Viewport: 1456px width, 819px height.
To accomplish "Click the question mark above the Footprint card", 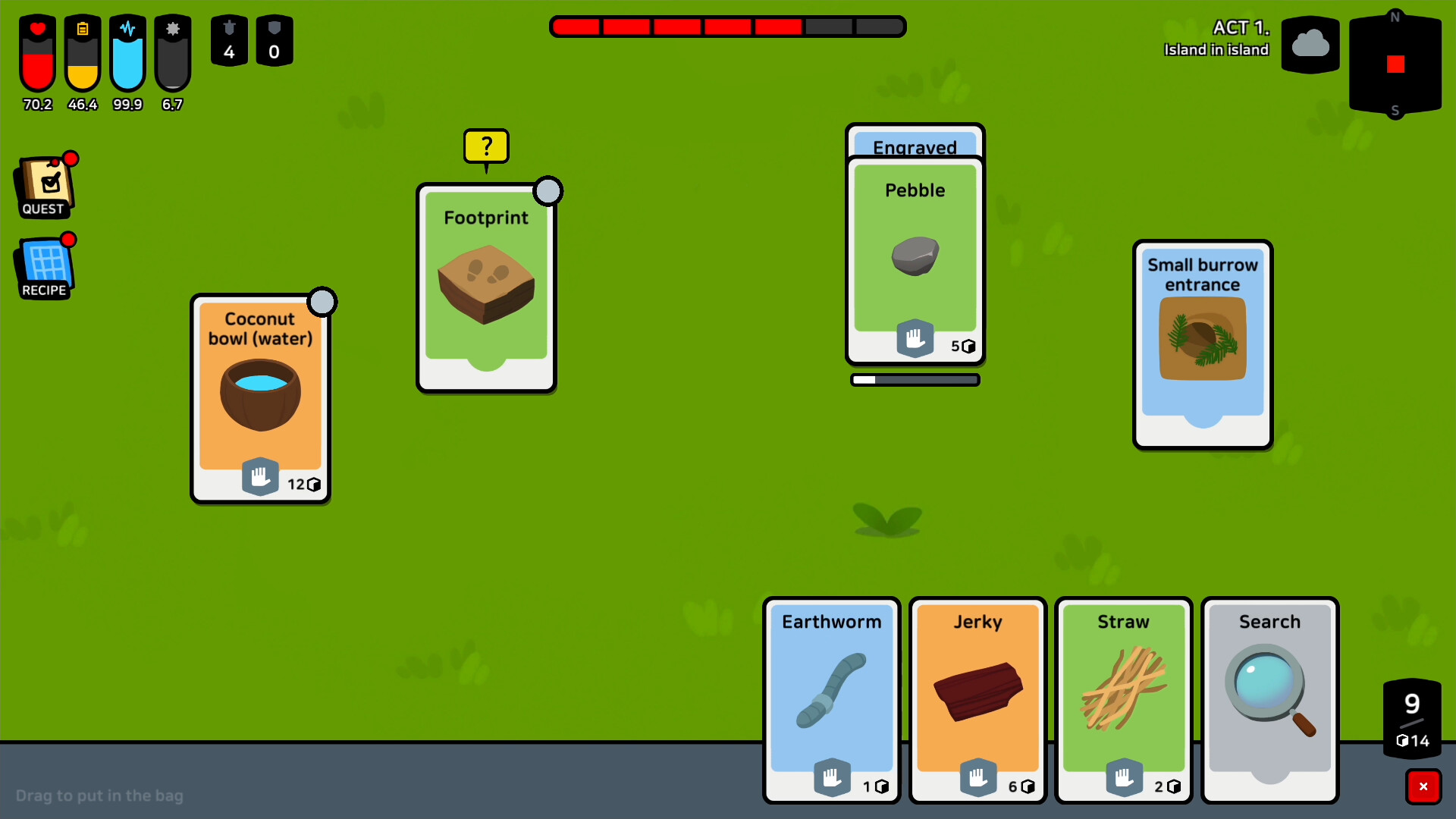I will [x=486, y=146].
